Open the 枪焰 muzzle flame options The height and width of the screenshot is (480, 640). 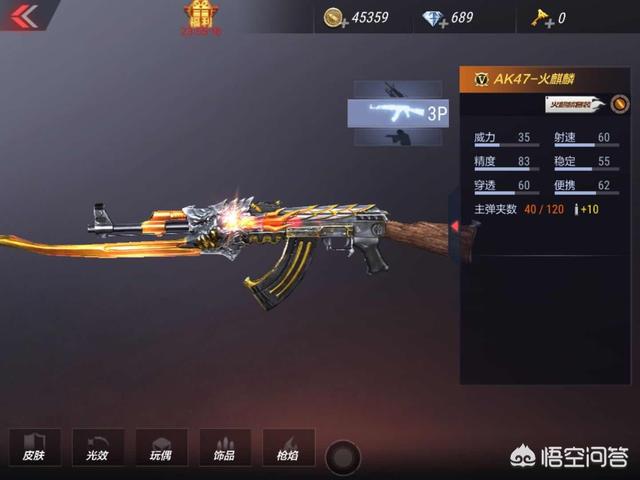click(x=288, y=447)
